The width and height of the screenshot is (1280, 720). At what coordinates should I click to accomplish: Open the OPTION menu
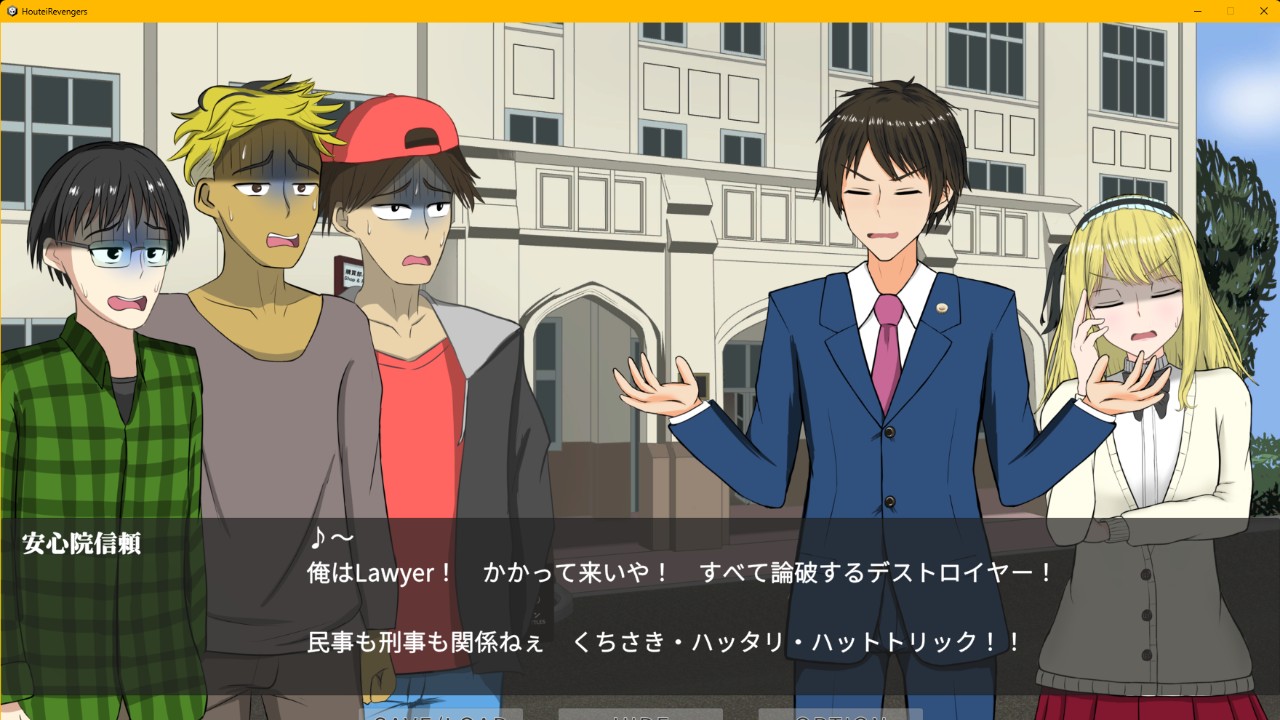(x=840, y=714)
